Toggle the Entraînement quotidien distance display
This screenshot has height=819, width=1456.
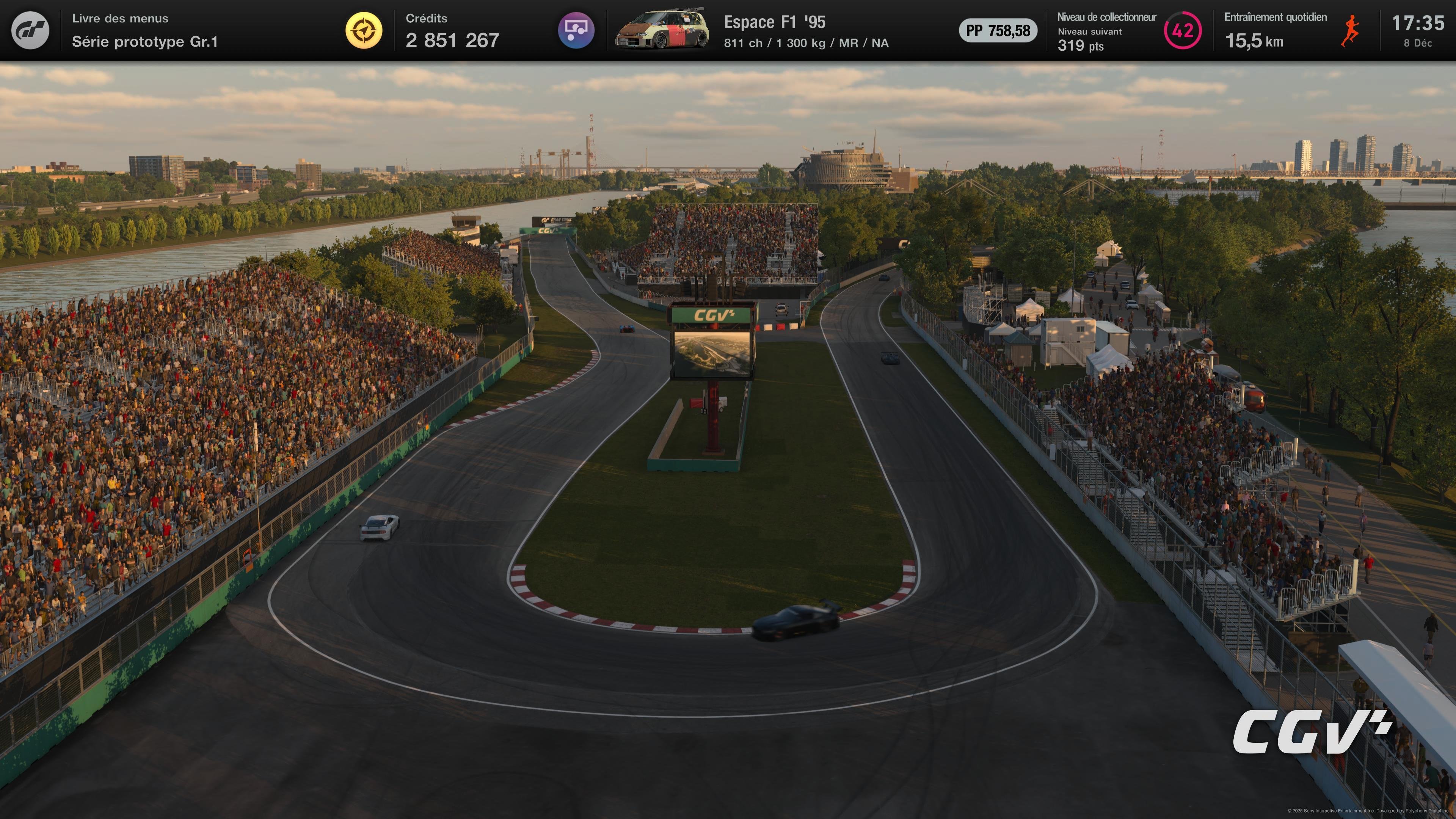tap(1254, 42)
